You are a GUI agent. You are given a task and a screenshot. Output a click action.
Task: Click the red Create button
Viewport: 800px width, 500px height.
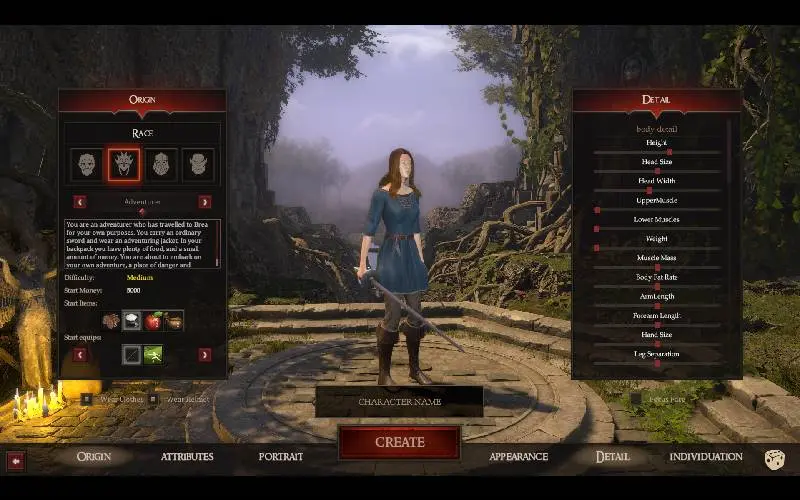[399, 442]
